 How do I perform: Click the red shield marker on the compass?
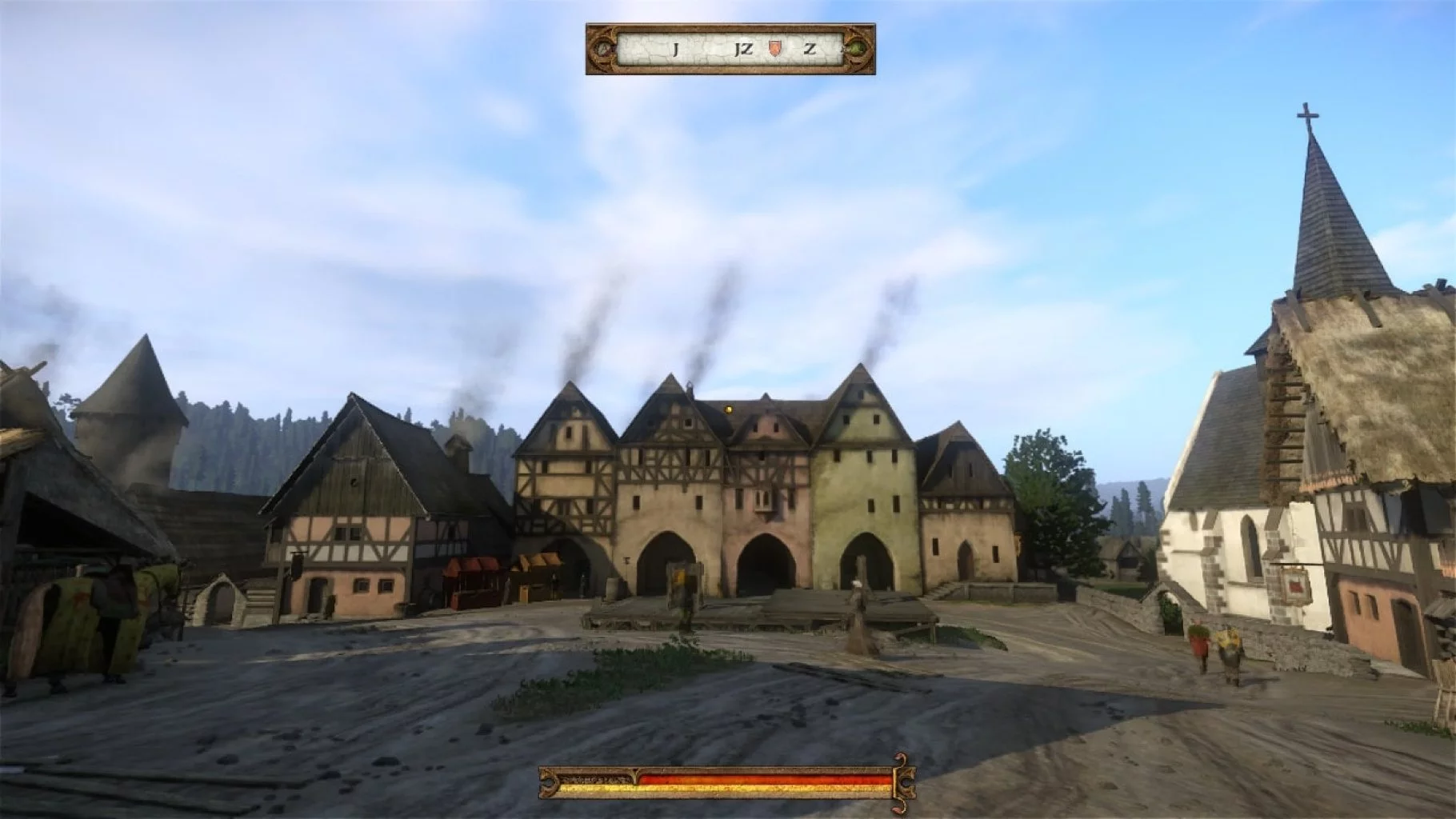click(774, 50)
